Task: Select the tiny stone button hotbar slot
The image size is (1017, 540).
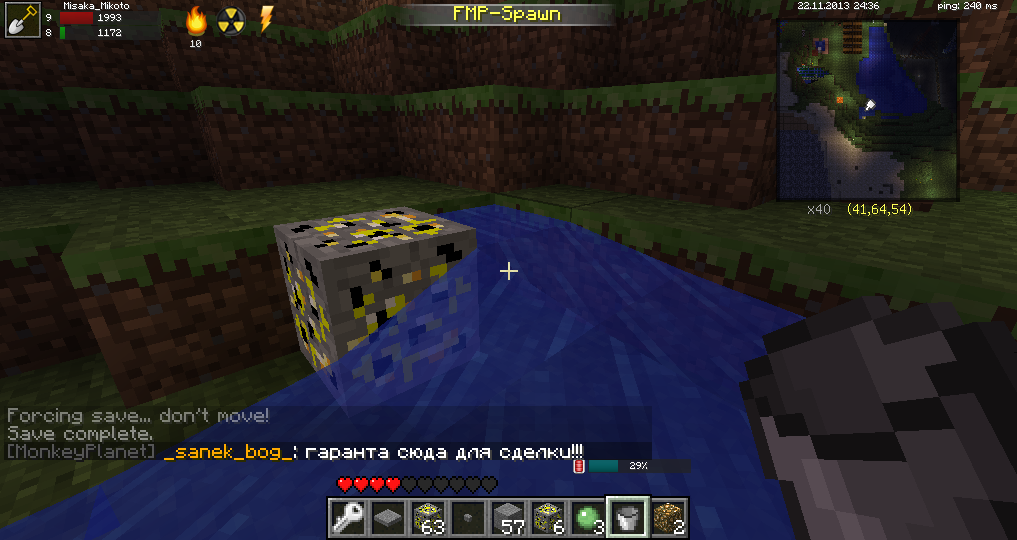Action: tap(468, 517)
